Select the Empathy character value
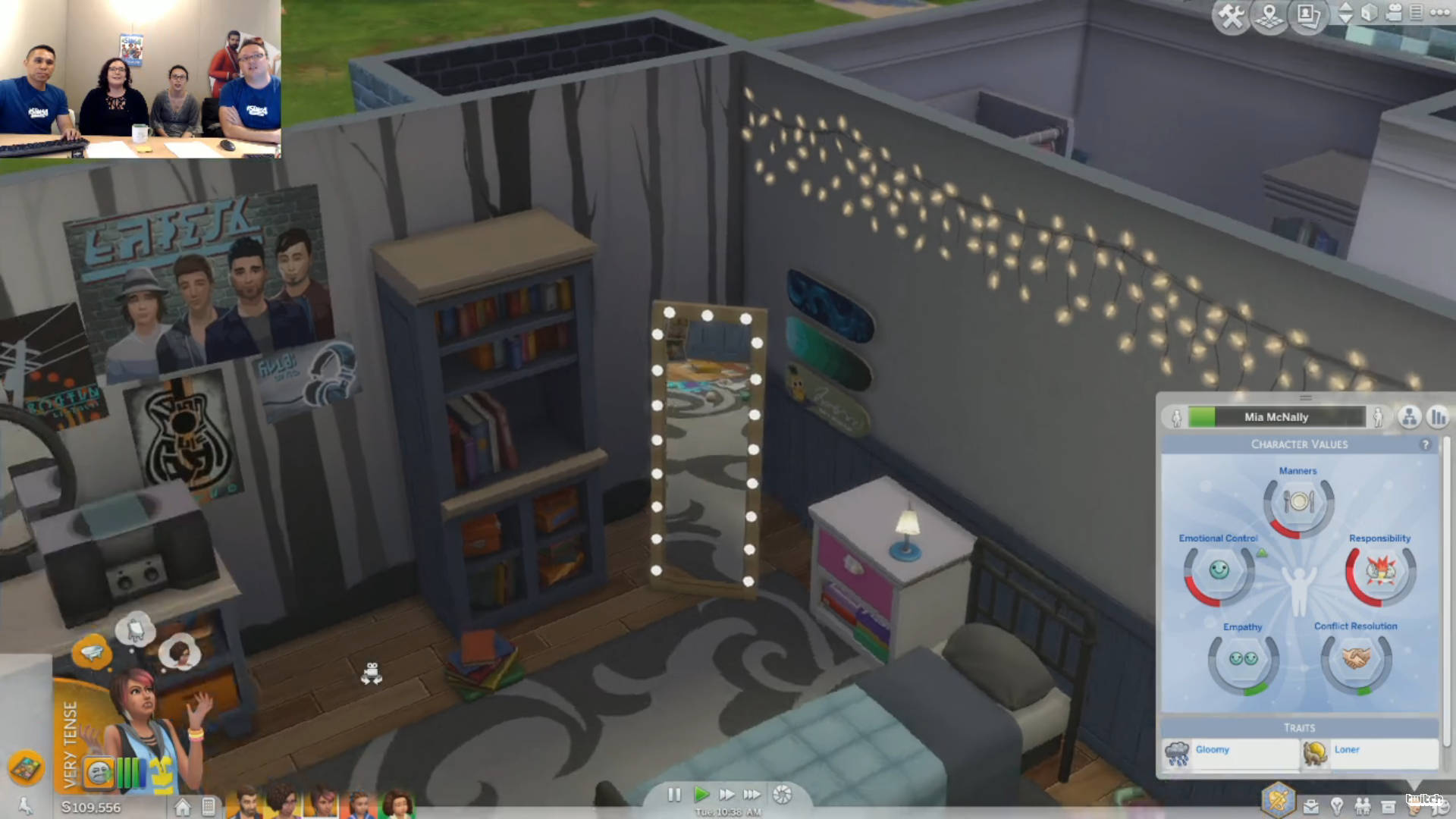This screenshot has width=1456, height=819. point(1243,659)
